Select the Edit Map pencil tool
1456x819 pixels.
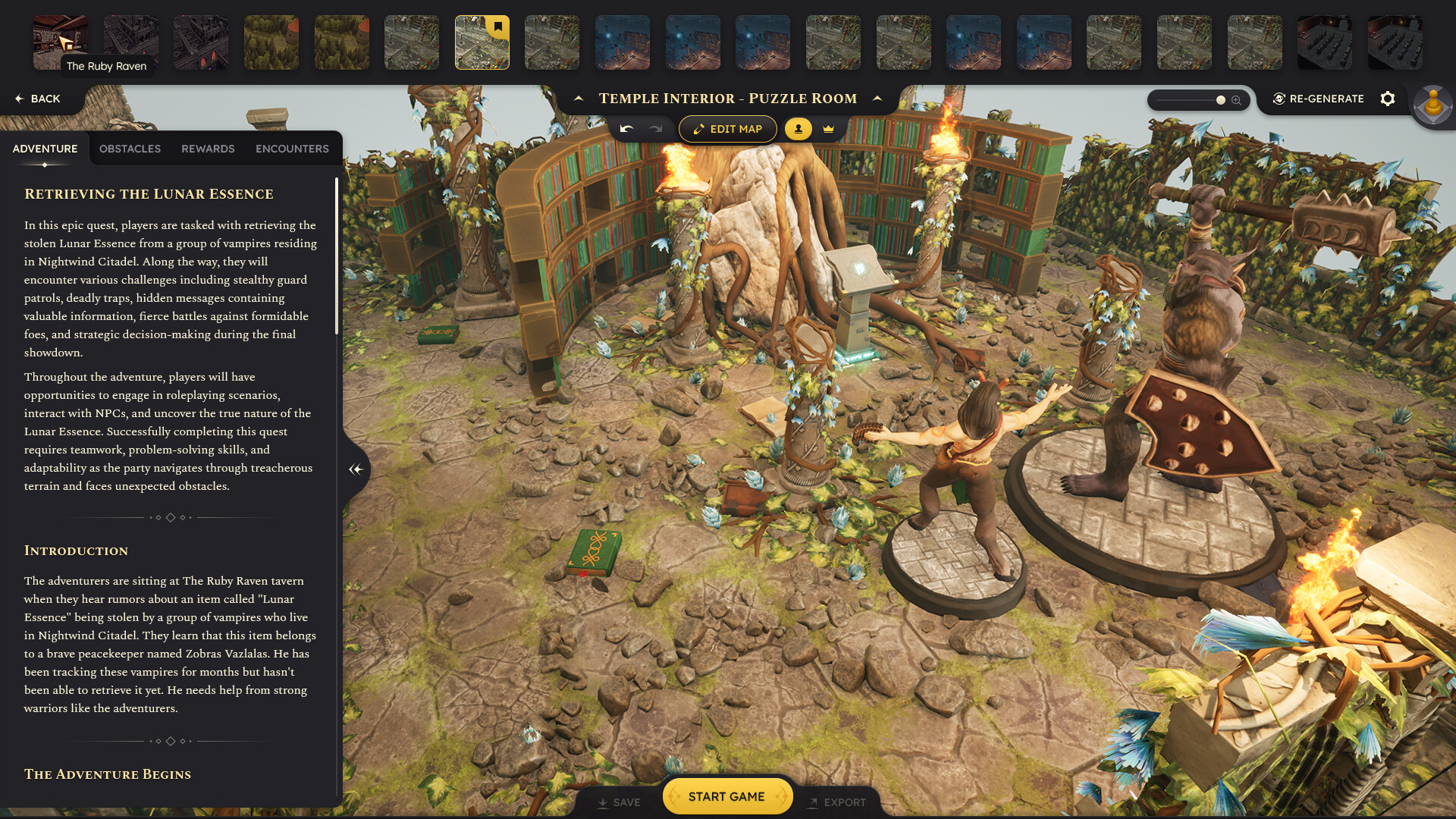click(726, 129)
